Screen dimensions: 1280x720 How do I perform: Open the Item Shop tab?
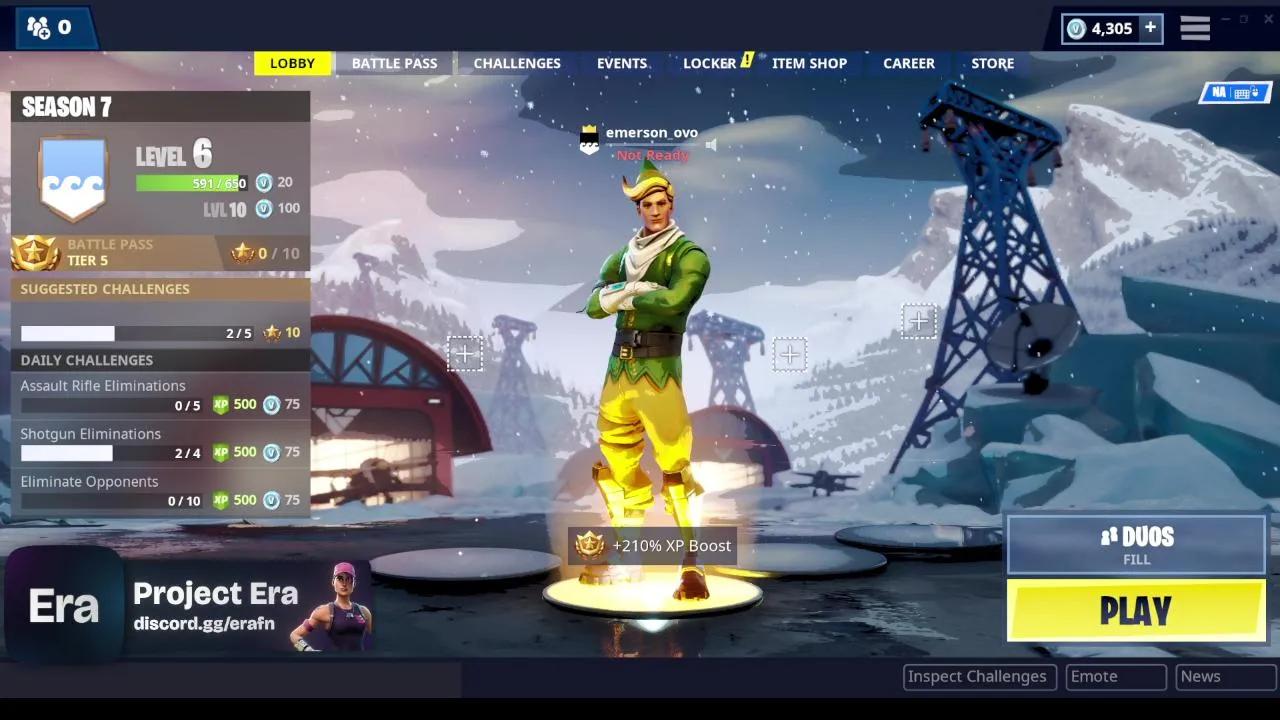[809, 63]
